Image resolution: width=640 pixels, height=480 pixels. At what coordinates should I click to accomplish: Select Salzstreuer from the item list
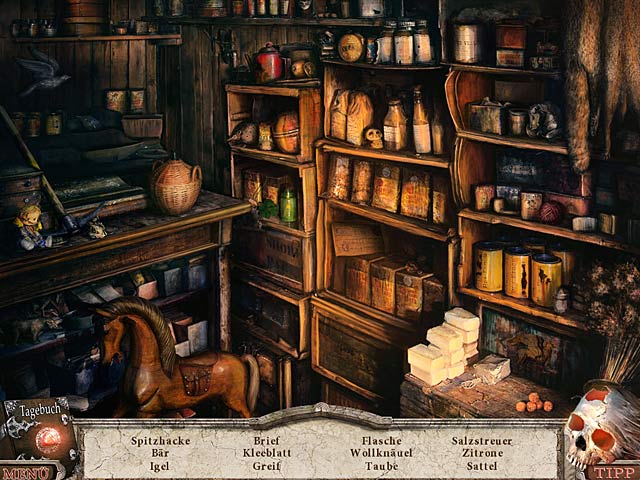click(482, 440)
